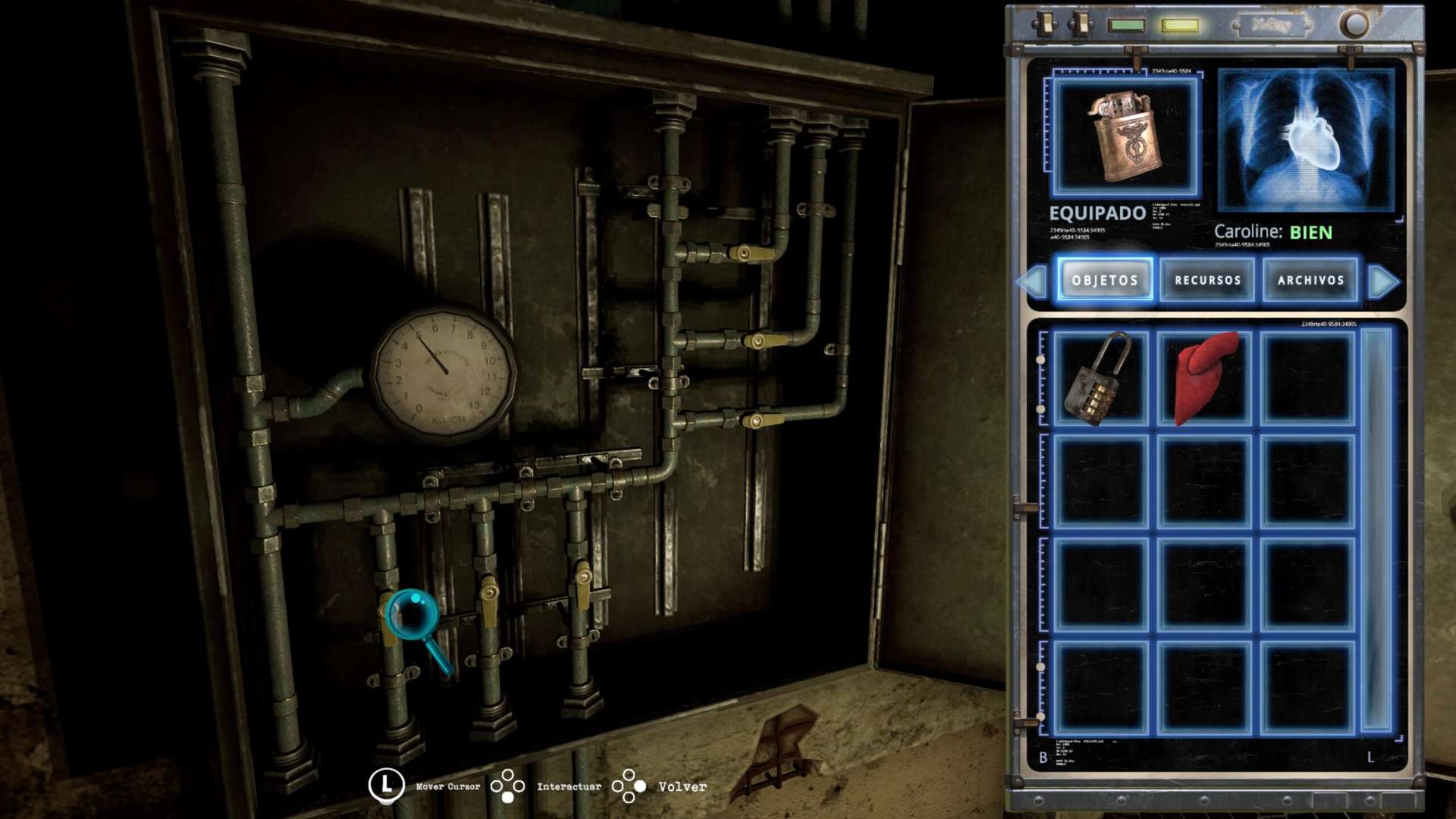Click the inventory scrollbar
Image resolution: width=1456 pixels, height=819 pixels.
point(1376,529)
